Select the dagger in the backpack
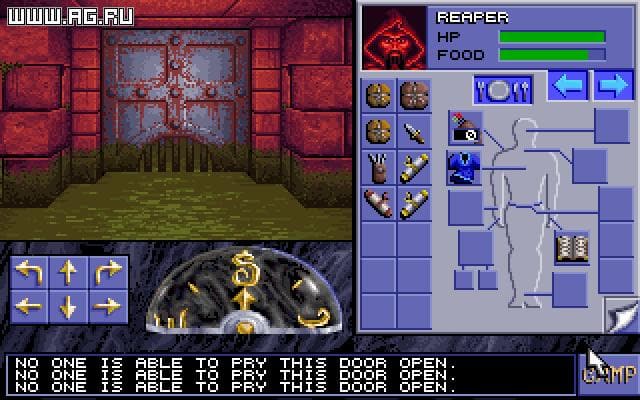This screenshot has width=640, height=400. (413, 132)
